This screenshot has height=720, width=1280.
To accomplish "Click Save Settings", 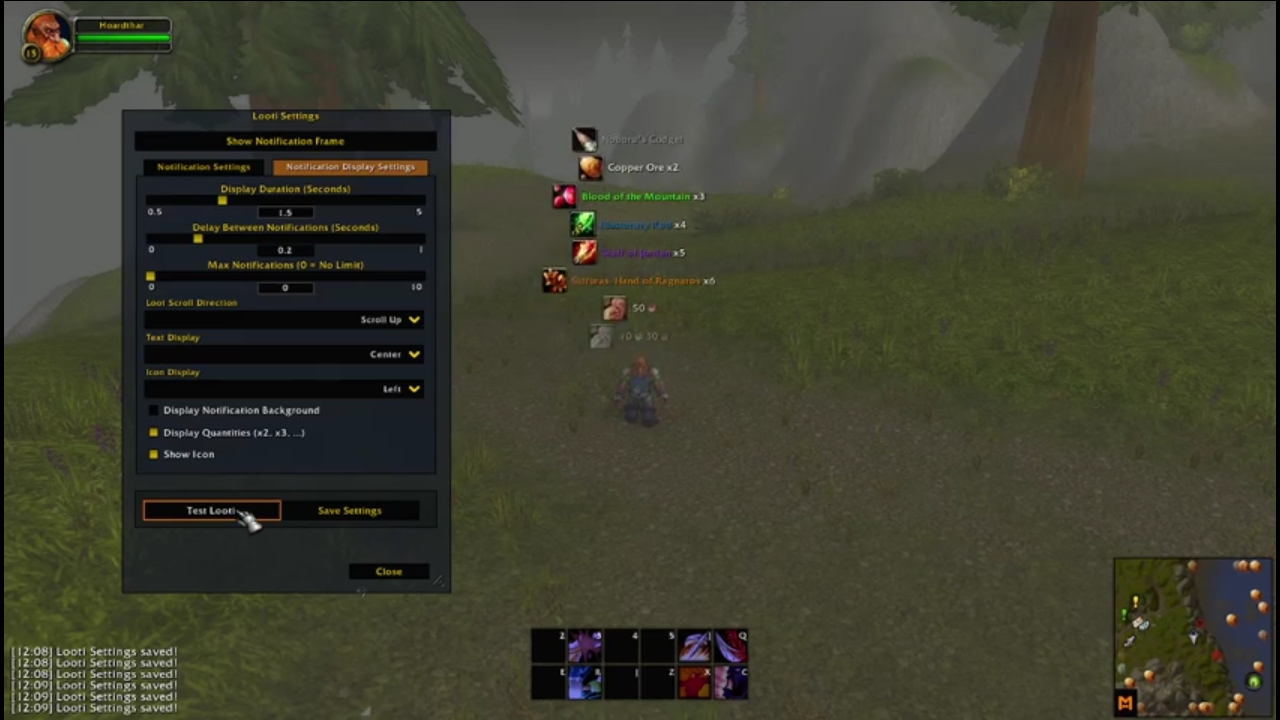I will click(x=349, y=510).
